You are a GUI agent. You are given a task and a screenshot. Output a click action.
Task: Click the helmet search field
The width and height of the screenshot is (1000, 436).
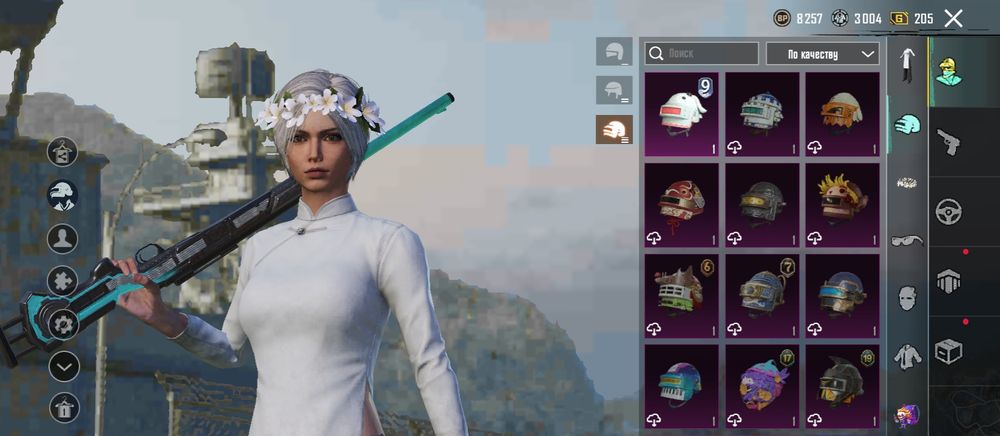coord(701,53)
